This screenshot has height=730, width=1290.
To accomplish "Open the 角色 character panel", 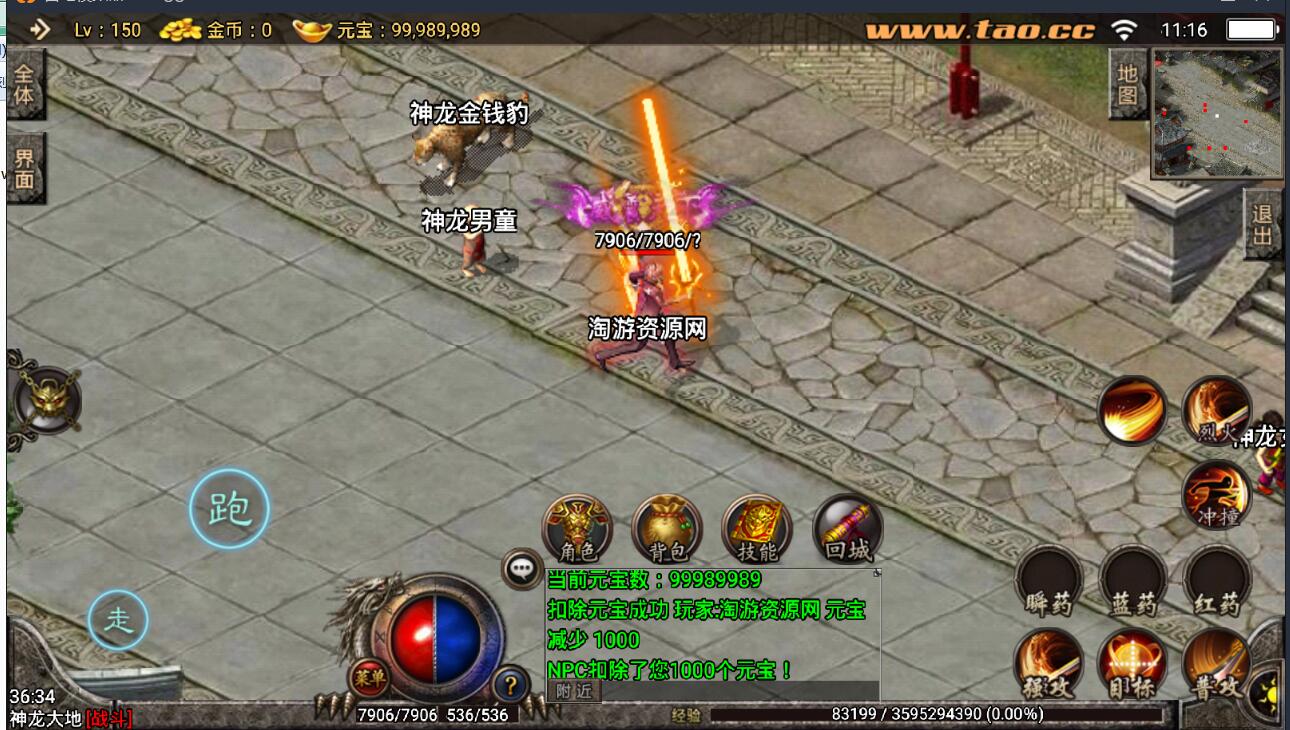I will 577,529.
